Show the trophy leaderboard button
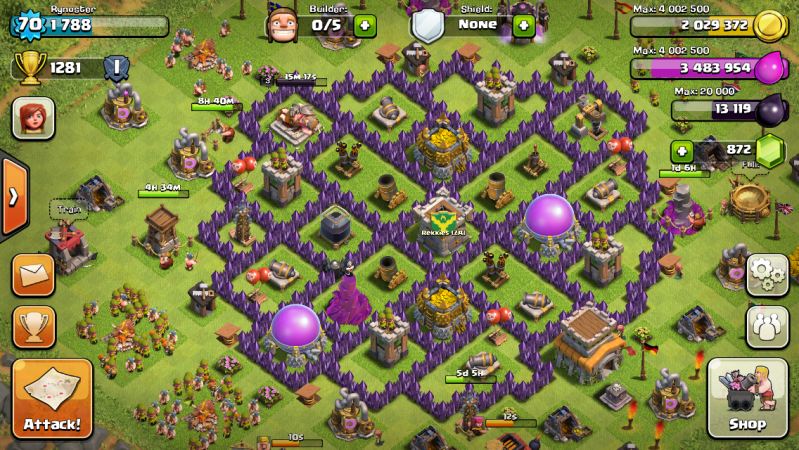This screenshot has width=799, height=450. 33,326
